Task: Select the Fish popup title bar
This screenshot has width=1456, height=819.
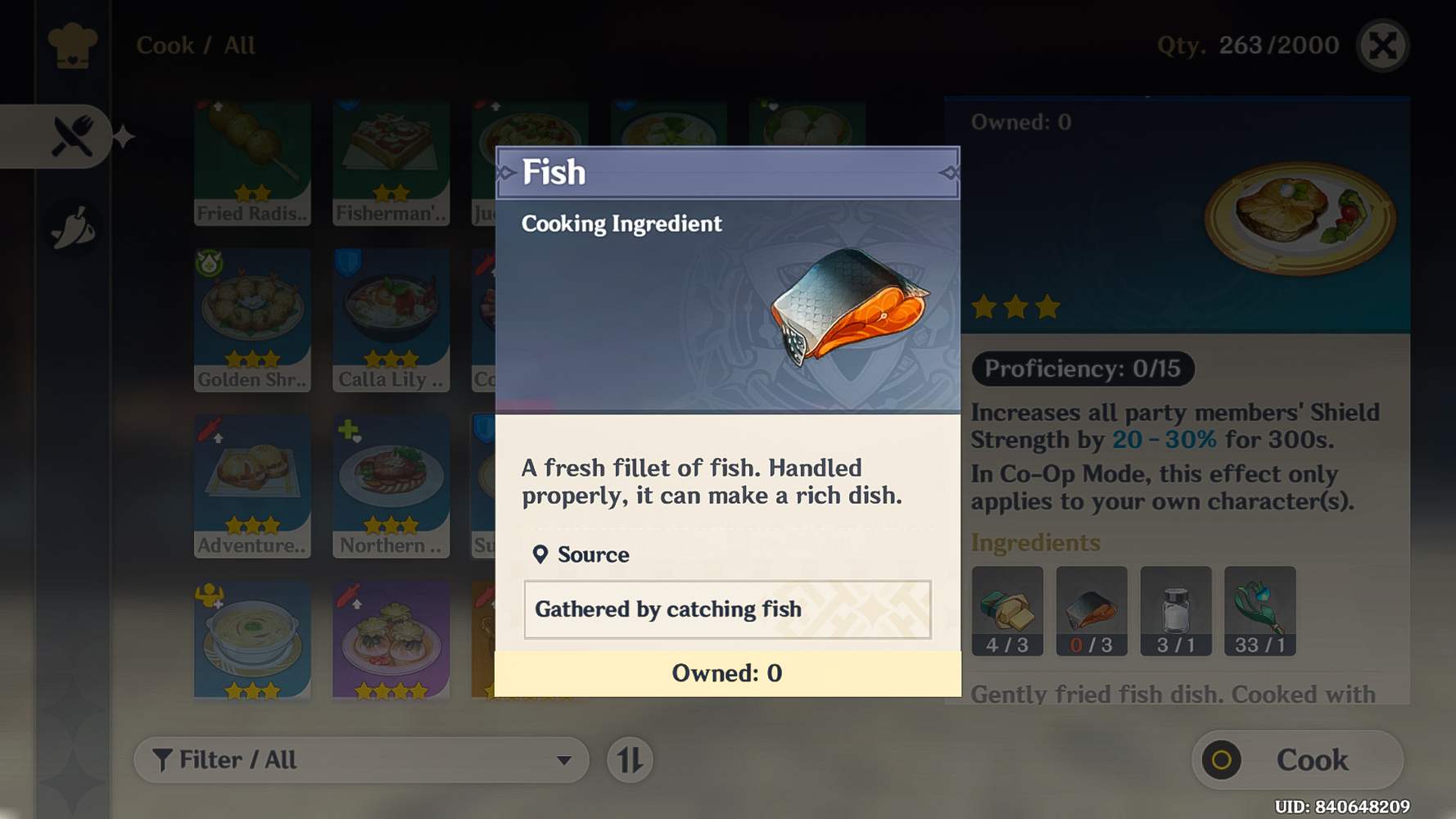Action: (727, 172)
